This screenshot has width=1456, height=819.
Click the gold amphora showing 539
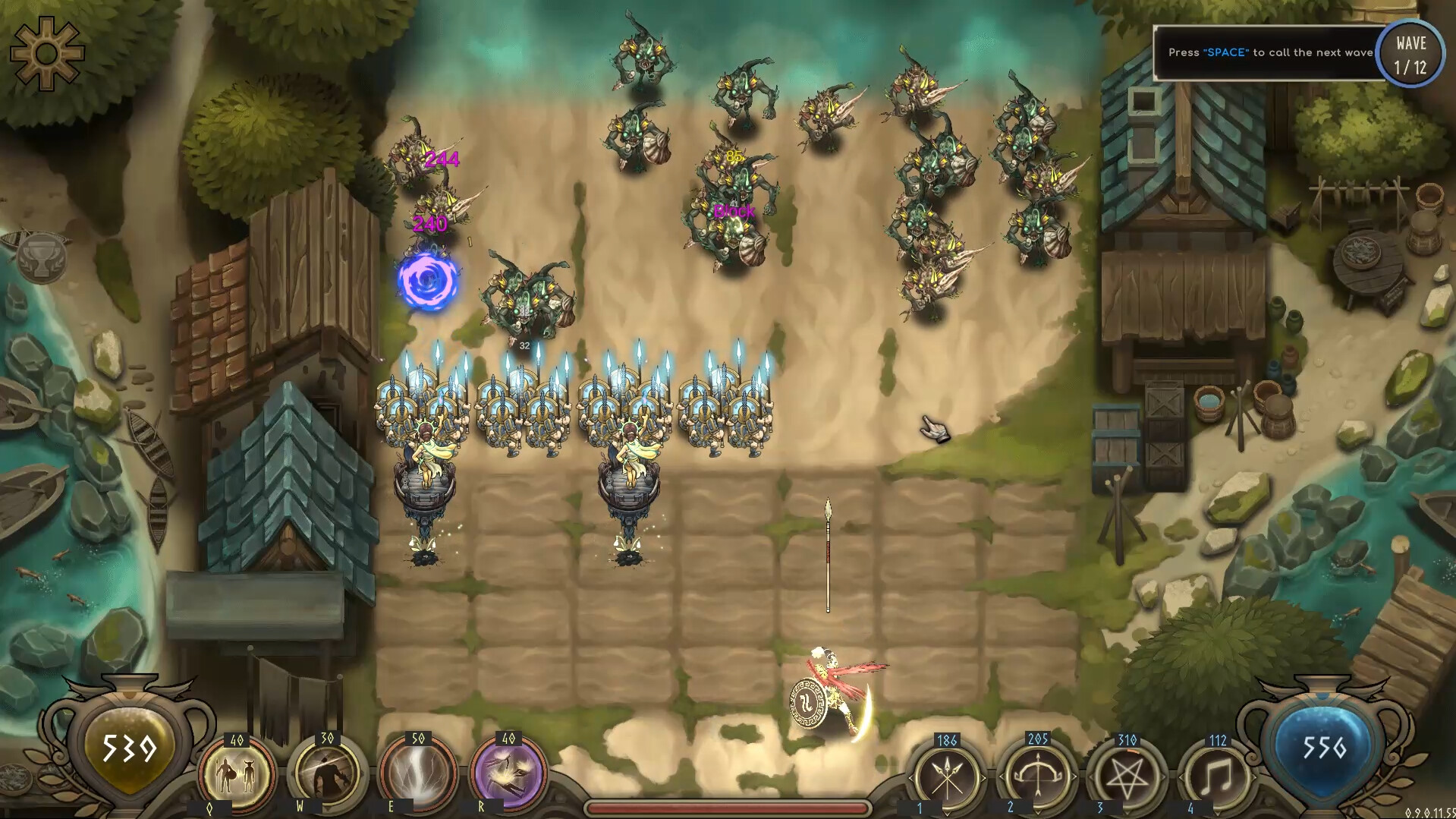[127, 748]
